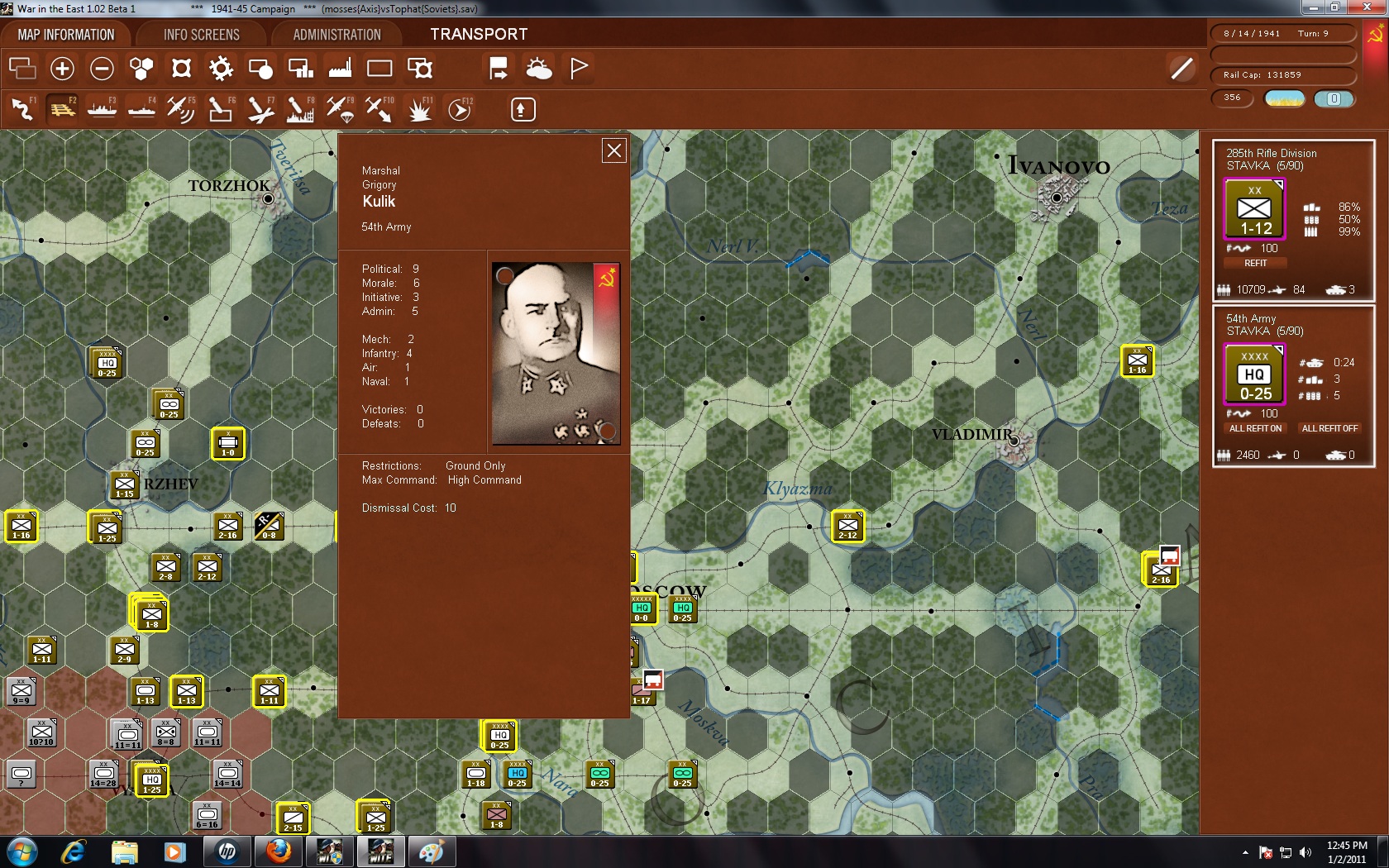1389x868 pixels.
Task: Select air reconnaissance mission F5
Action: pos(181,109)
